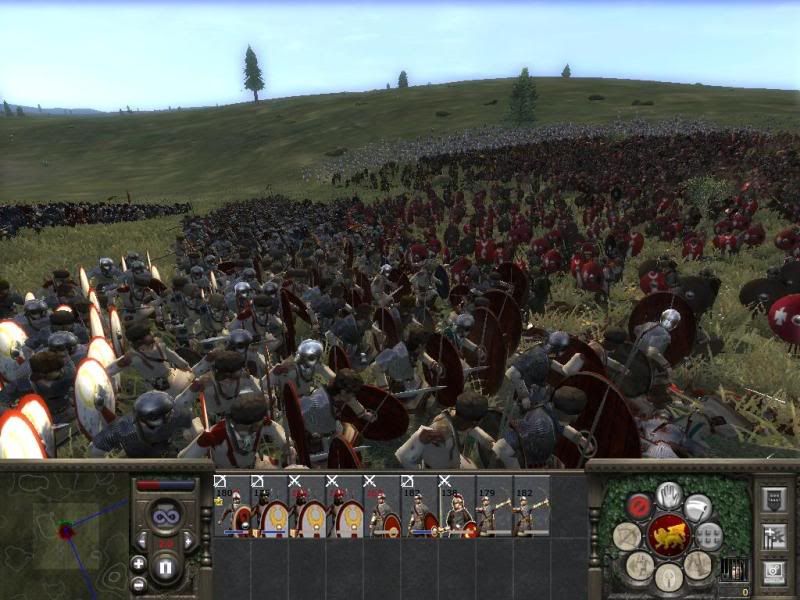Click the golden lion faction emblem

click(x=667, y=537)
